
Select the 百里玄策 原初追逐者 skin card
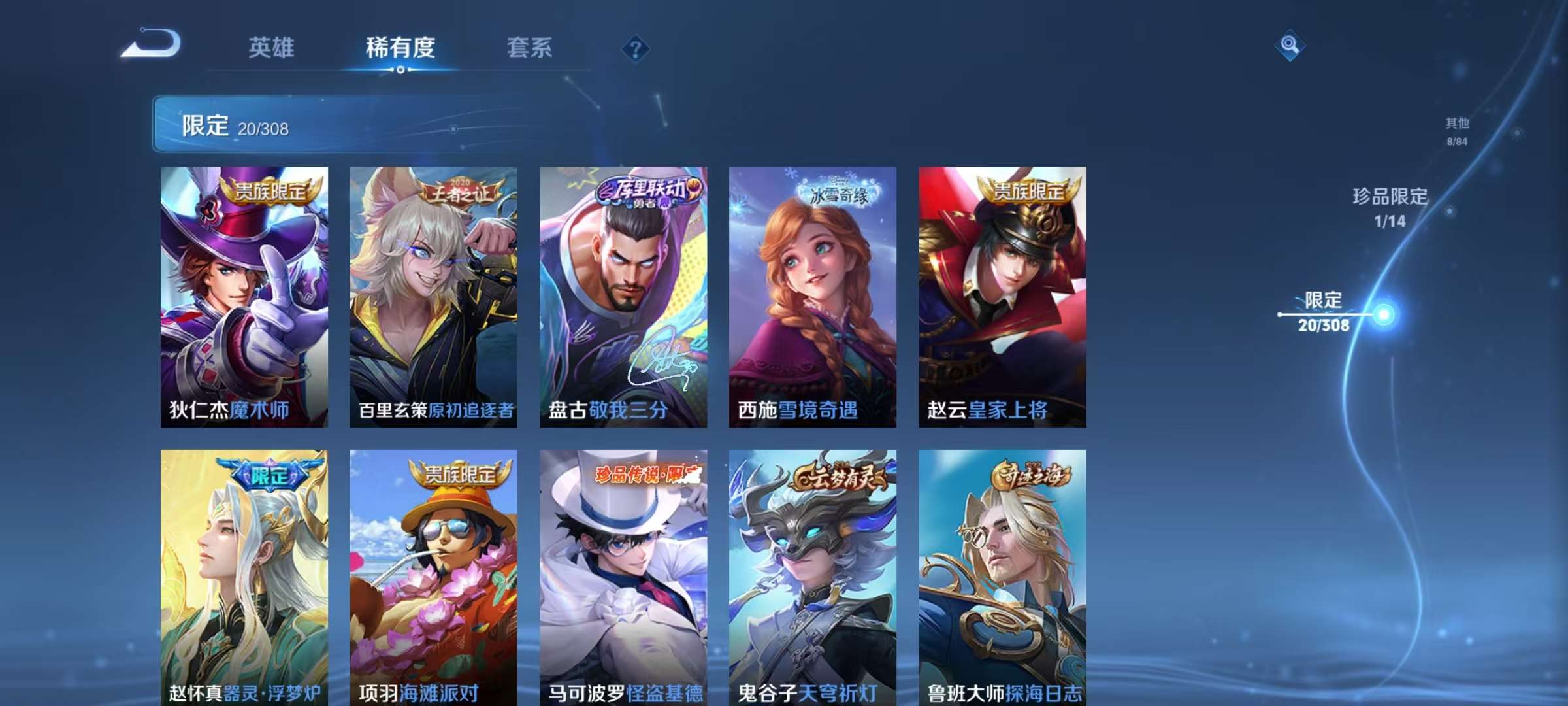[x=433, y=297]
